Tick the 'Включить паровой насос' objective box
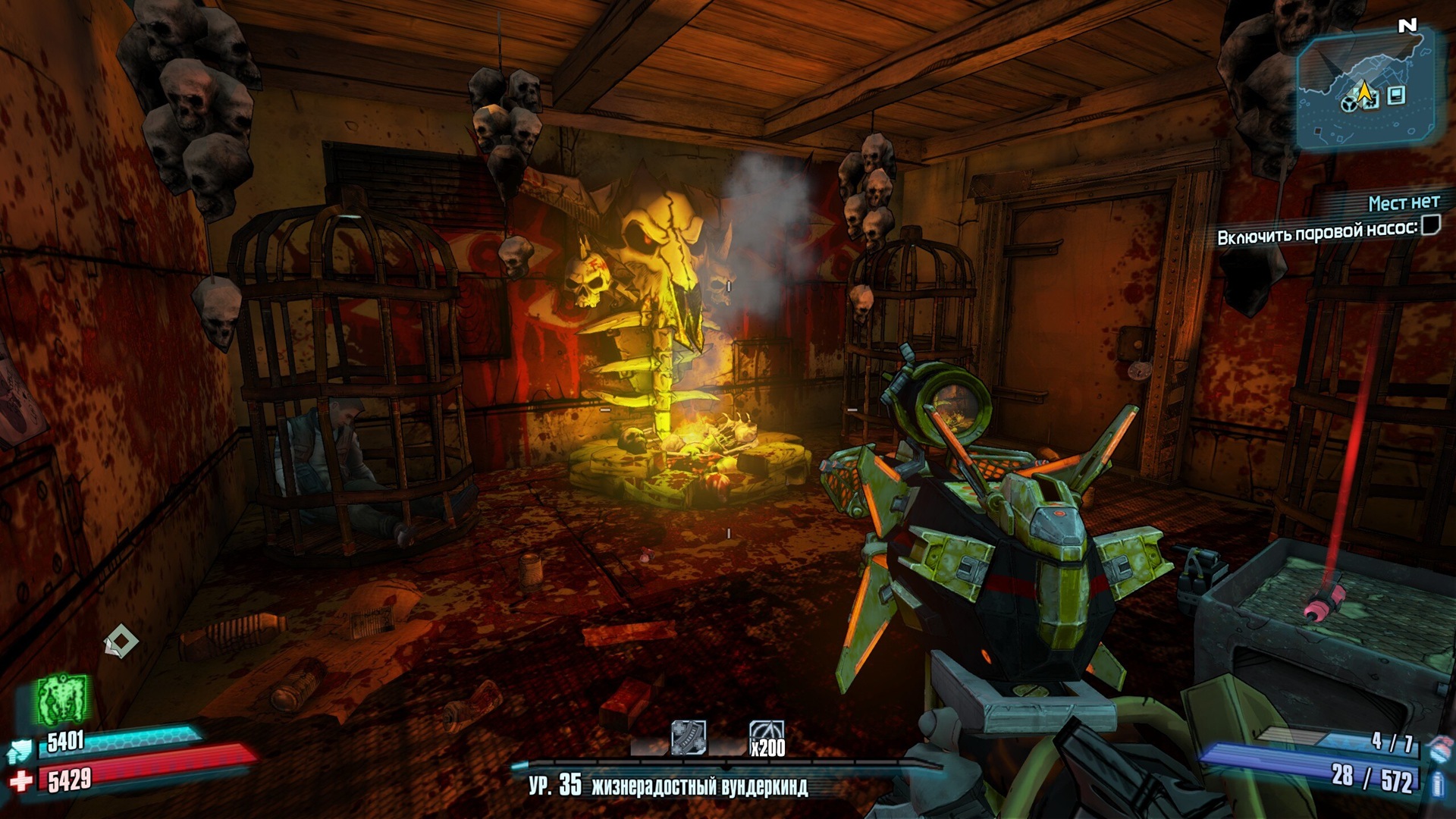Viewport: 1456px width, 819px height. 1430,225
